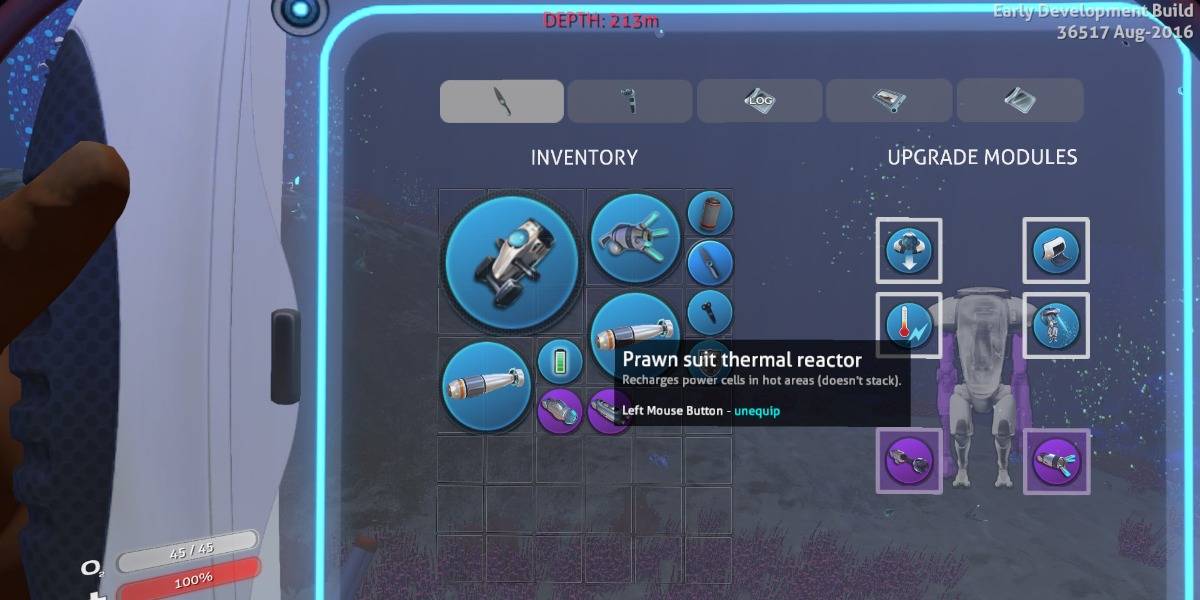Select the large vehicle item in inventory
Image resolution: width=1200 pixels, height=600 pixels.
click(511, 262)
